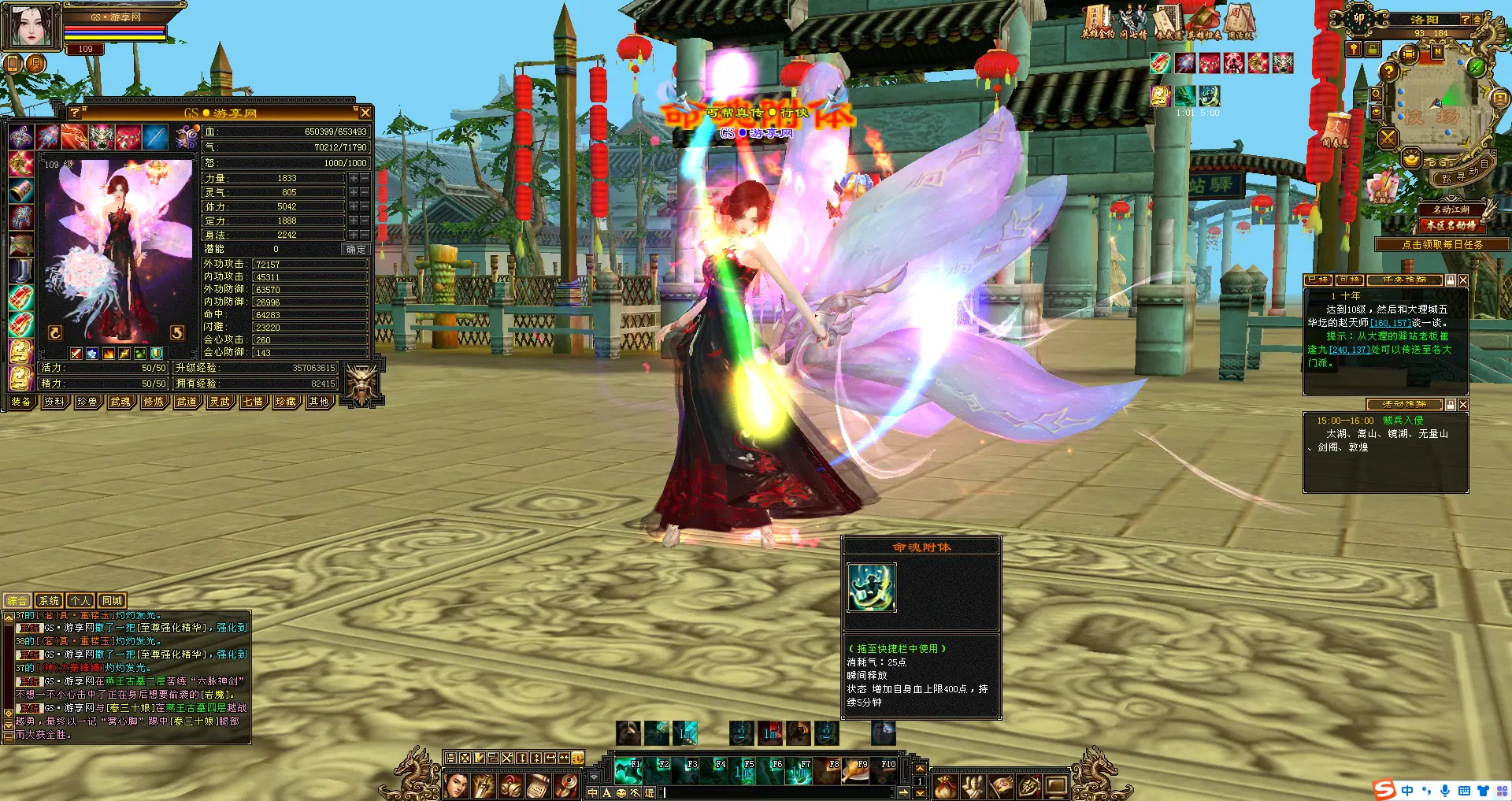This screenshot has width=1512, height=801.
Task: Close the quest tracker panel
Action: pos(1463,280)
